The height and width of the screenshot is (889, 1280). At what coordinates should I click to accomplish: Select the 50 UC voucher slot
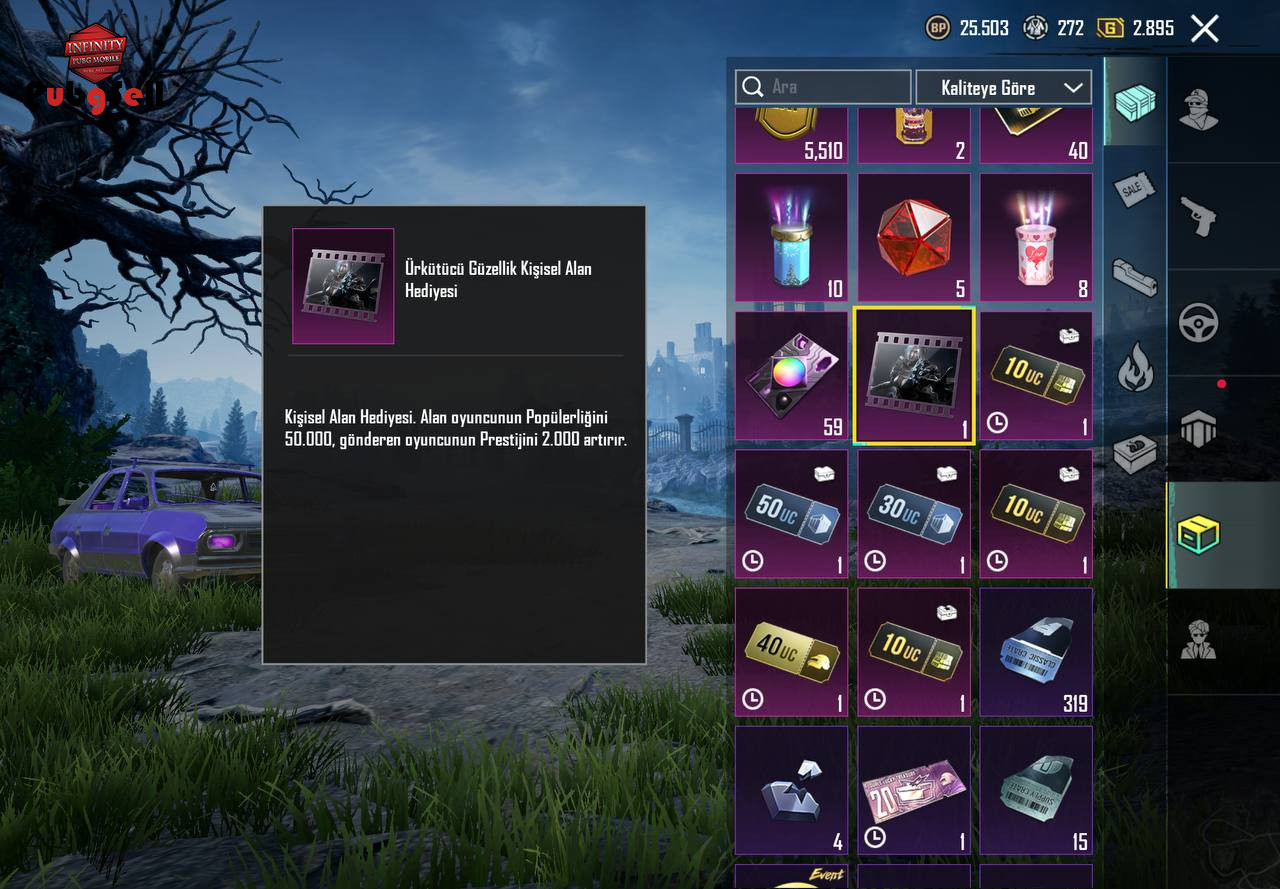pyautogui.click(x=791, y=514)
